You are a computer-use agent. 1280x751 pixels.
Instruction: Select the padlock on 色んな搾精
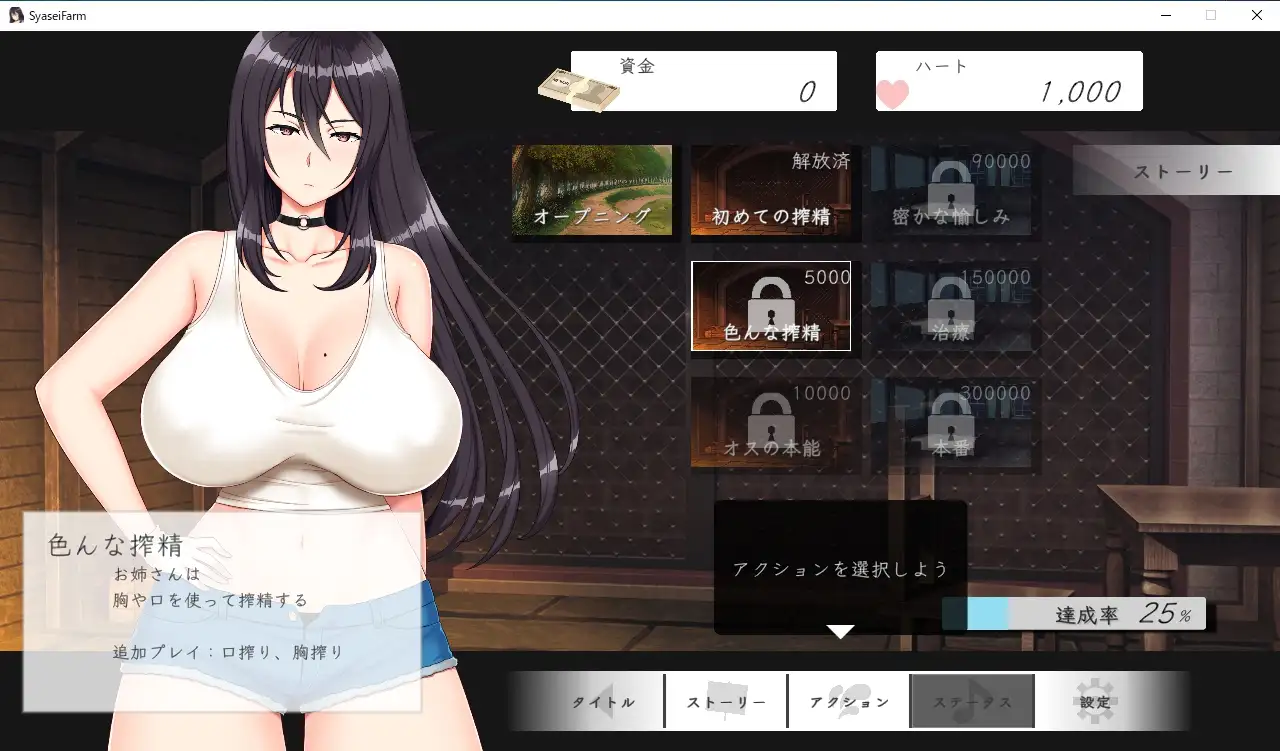click(x=772, y=300)
